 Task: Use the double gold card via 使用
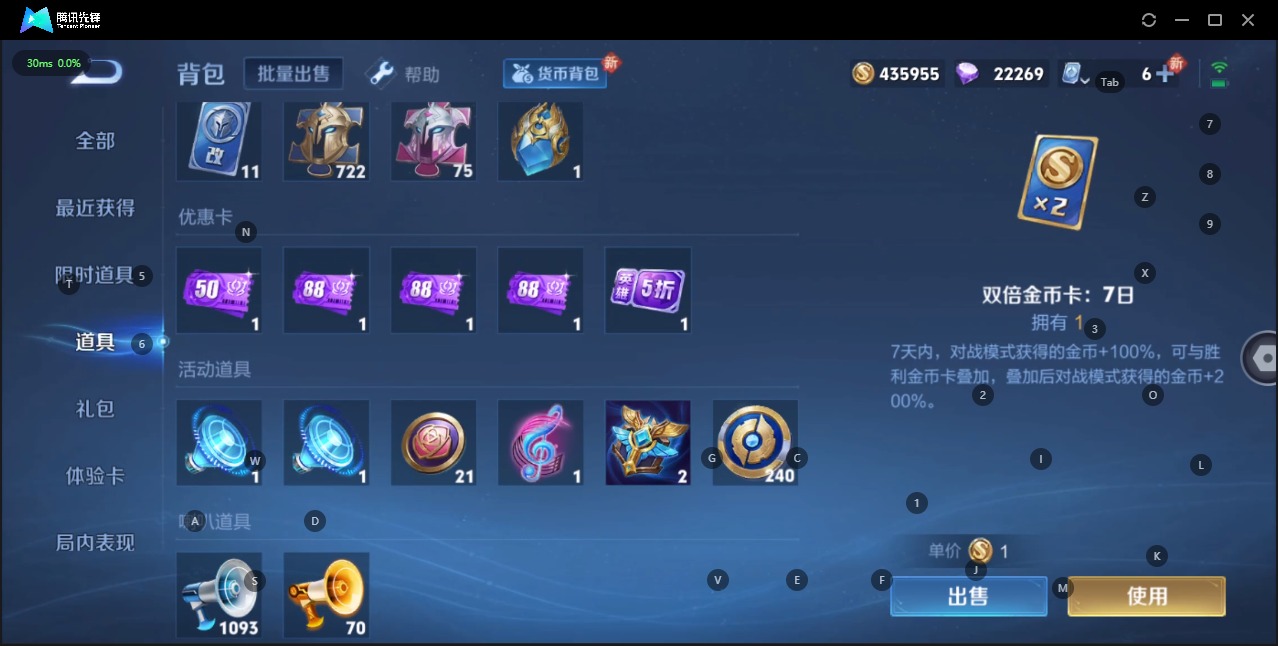(x=1146, y=596)
